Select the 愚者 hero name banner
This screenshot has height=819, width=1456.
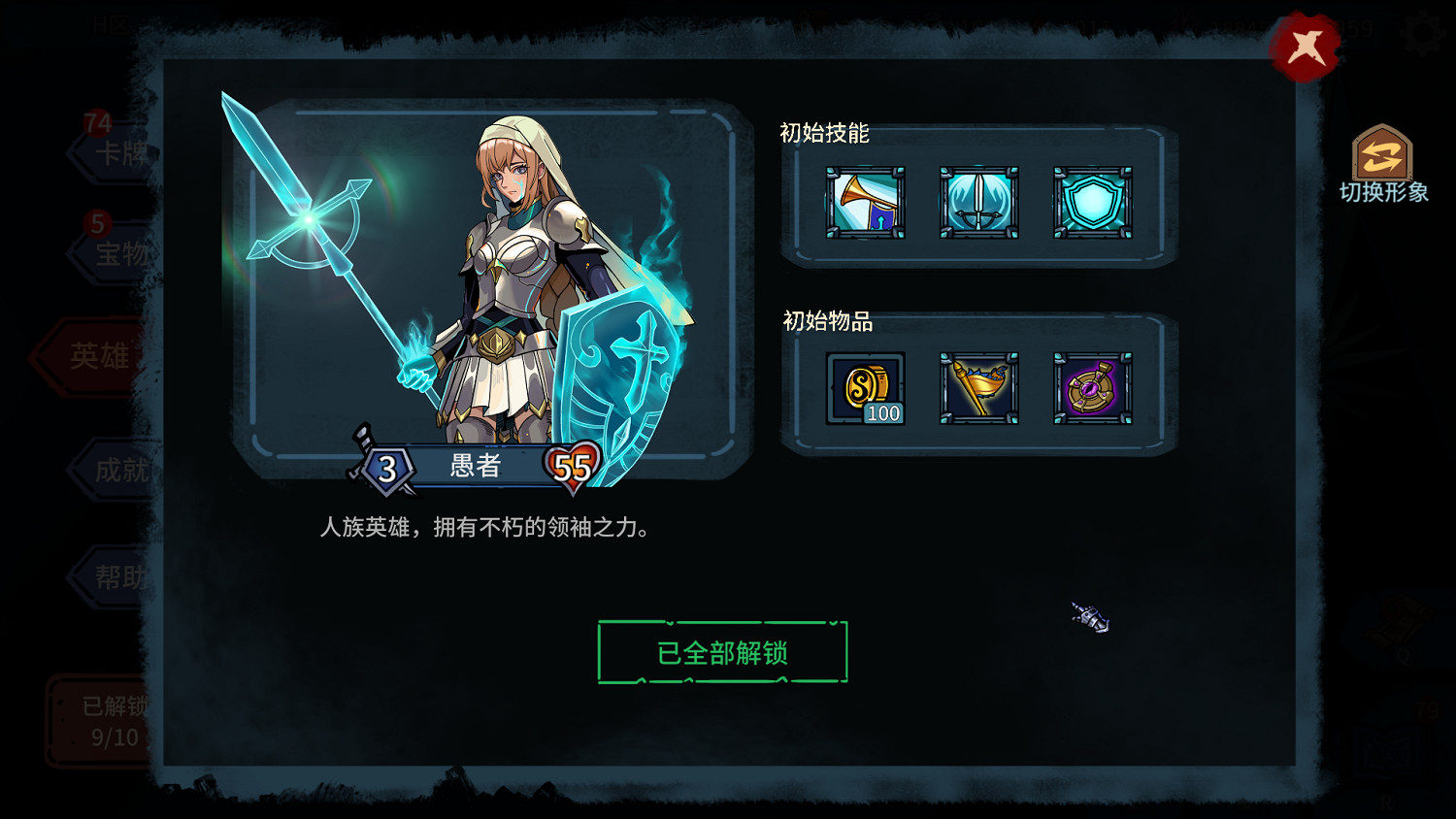(x=476, y=468)
